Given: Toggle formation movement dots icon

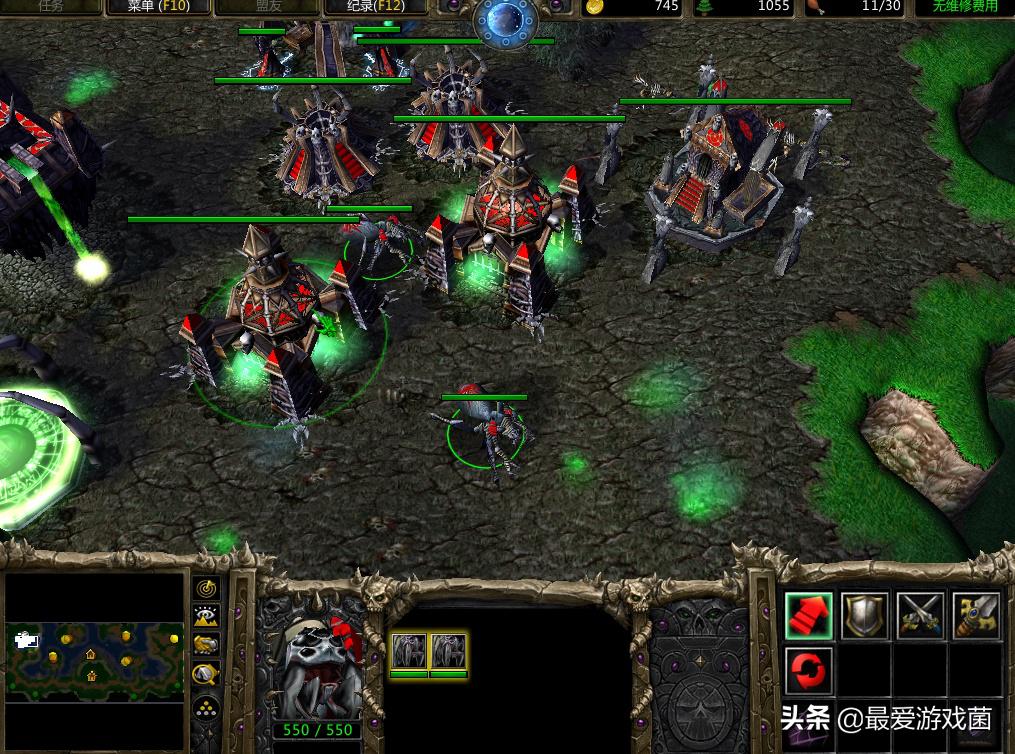Looking at the screenshot, I should pos(207,706).
